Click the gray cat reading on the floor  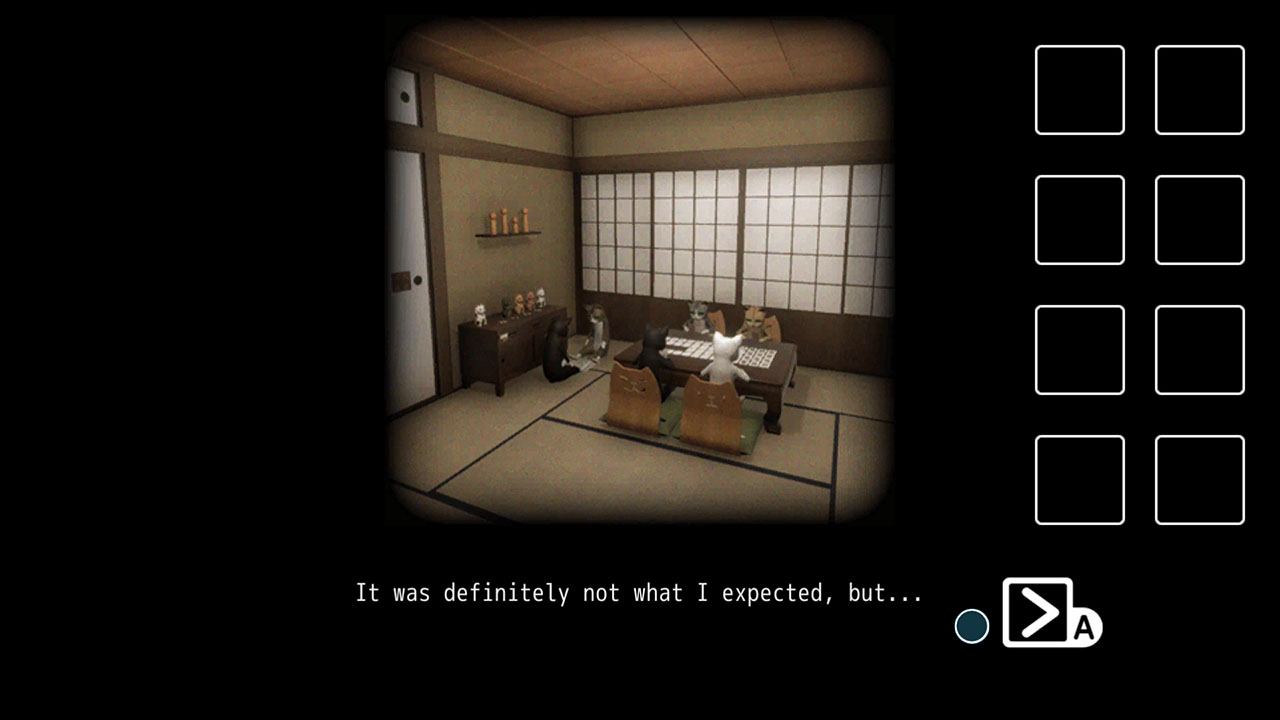click(595, 330)
